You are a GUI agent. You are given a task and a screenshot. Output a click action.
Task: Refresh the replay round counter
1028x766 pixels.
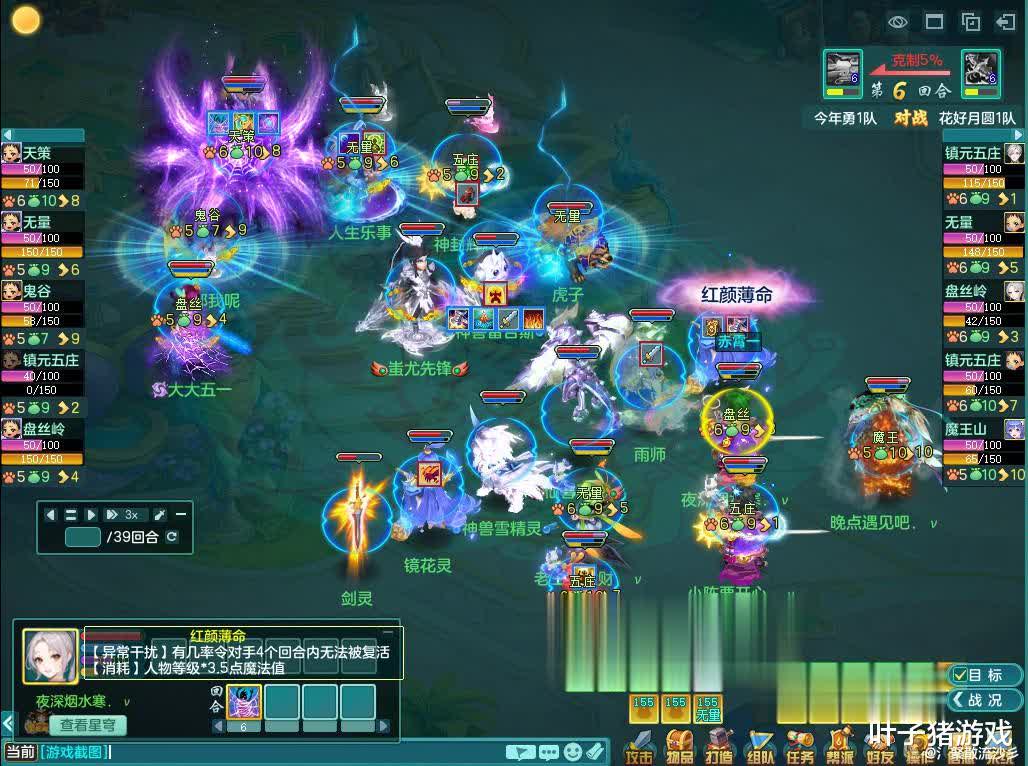172,537
